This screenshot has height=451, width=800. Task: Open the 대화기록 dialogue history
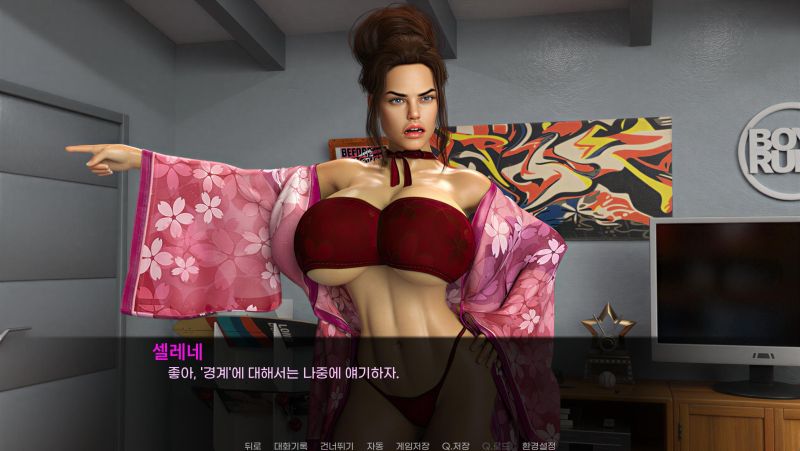coord(290,445)
